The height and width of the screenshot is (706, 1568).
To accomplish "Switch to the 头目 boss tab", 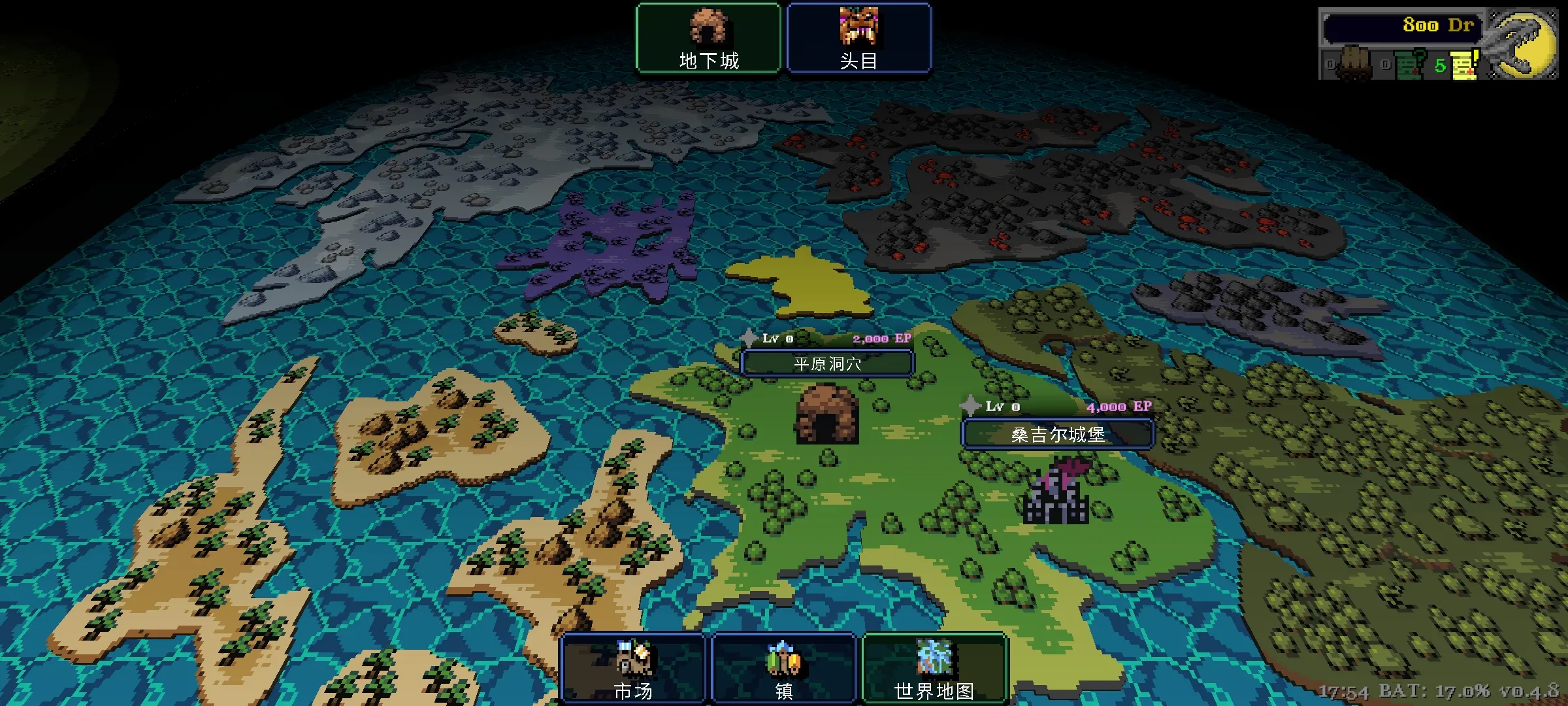I will coord(858,38).
